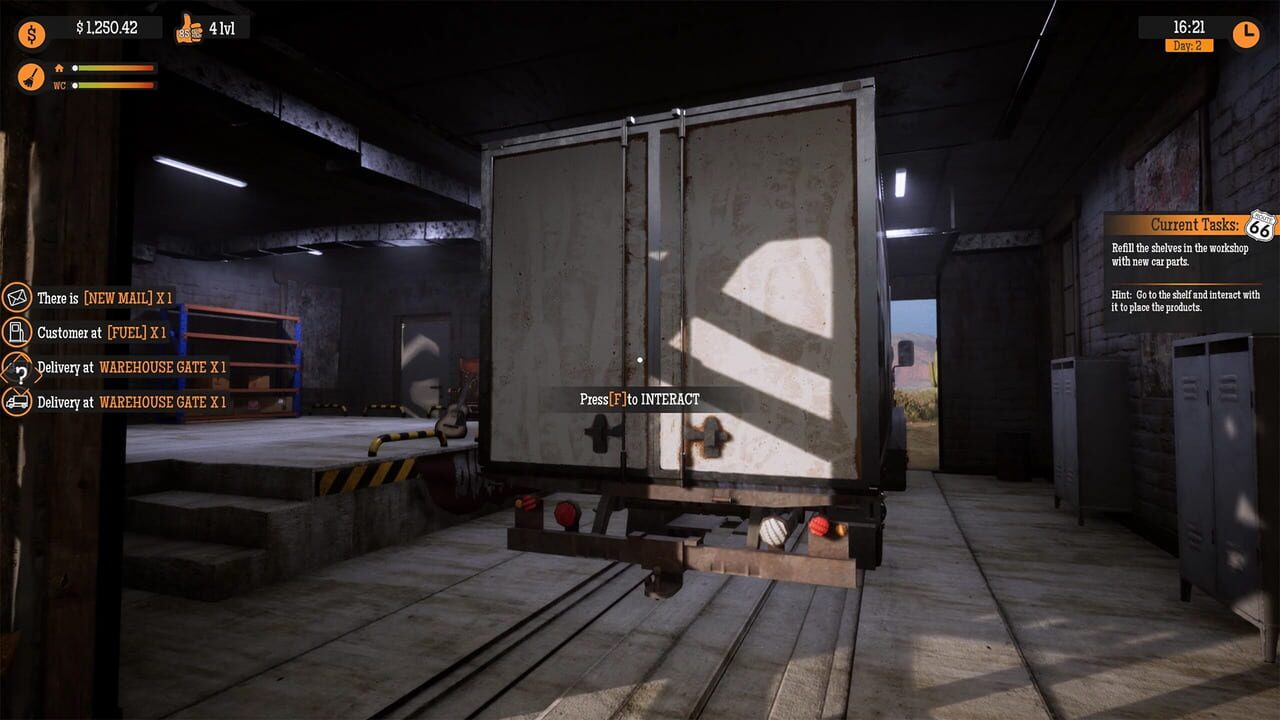
Task: Open the Current Tasks header
Action: pyautogui.click(x=1195, y=224)
